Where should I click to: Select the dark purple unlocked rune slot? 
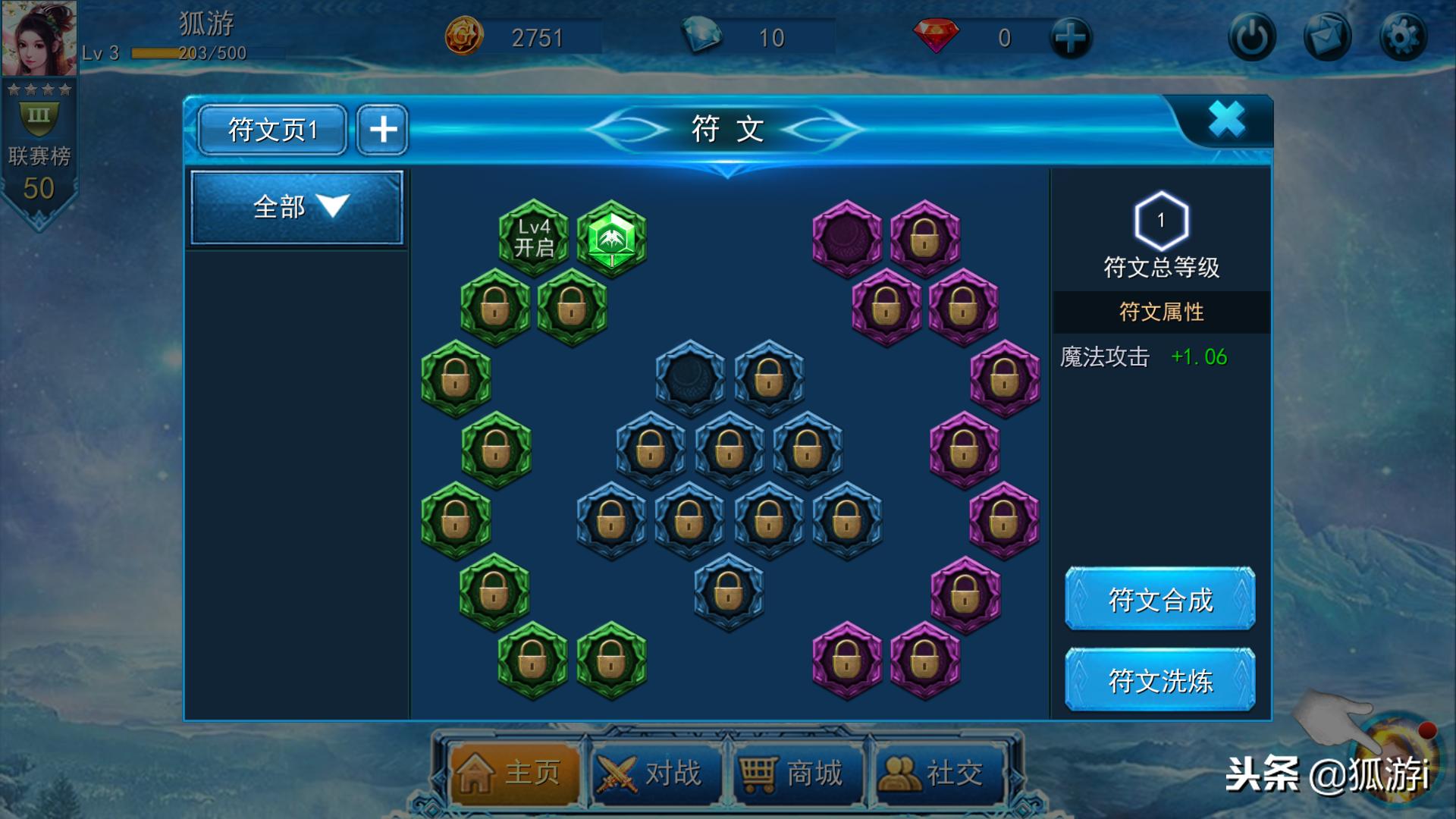point(846,235)
